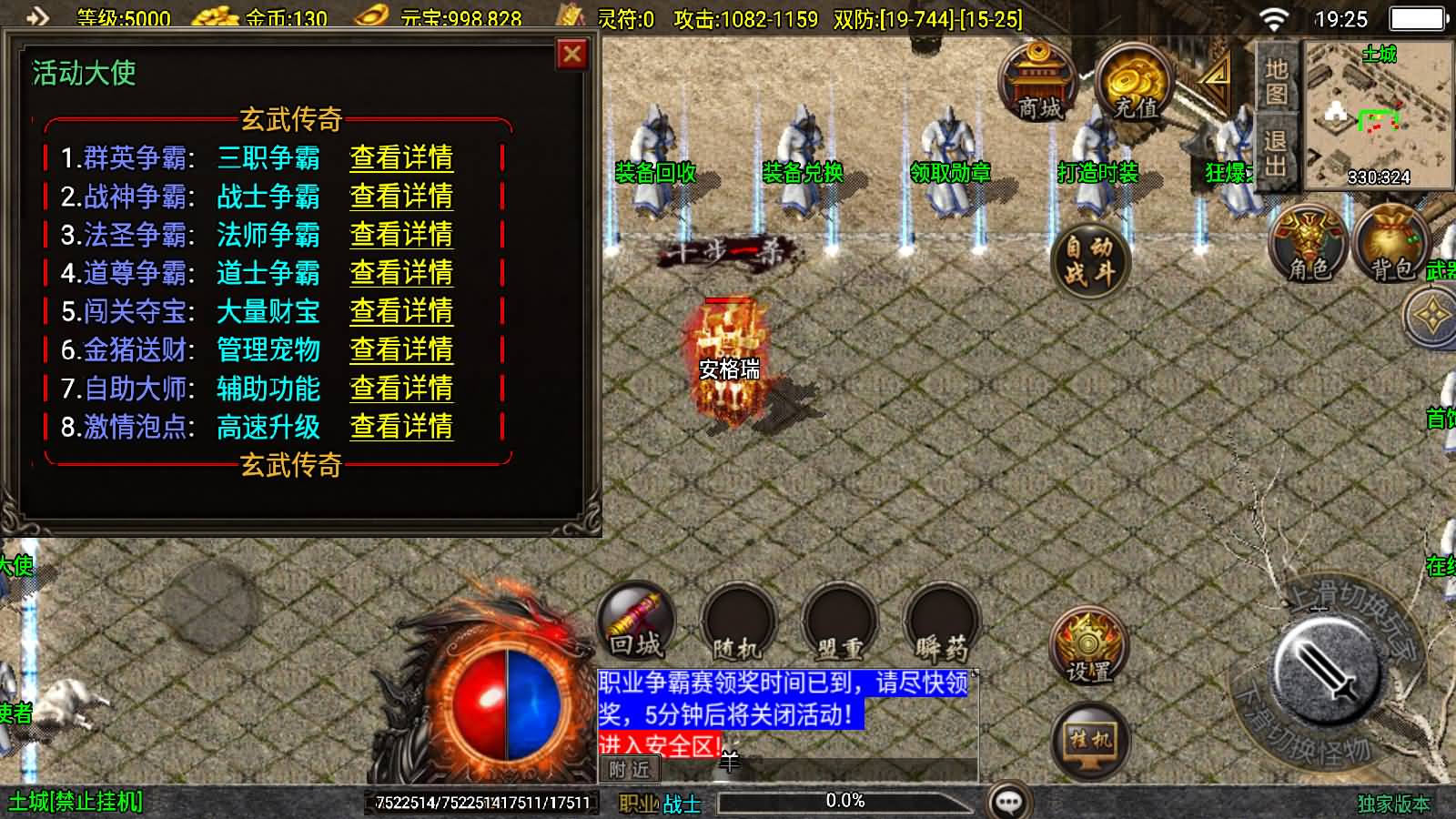Close the 活动大使 panel
1456x819 pixels.
tap(571, 55)
